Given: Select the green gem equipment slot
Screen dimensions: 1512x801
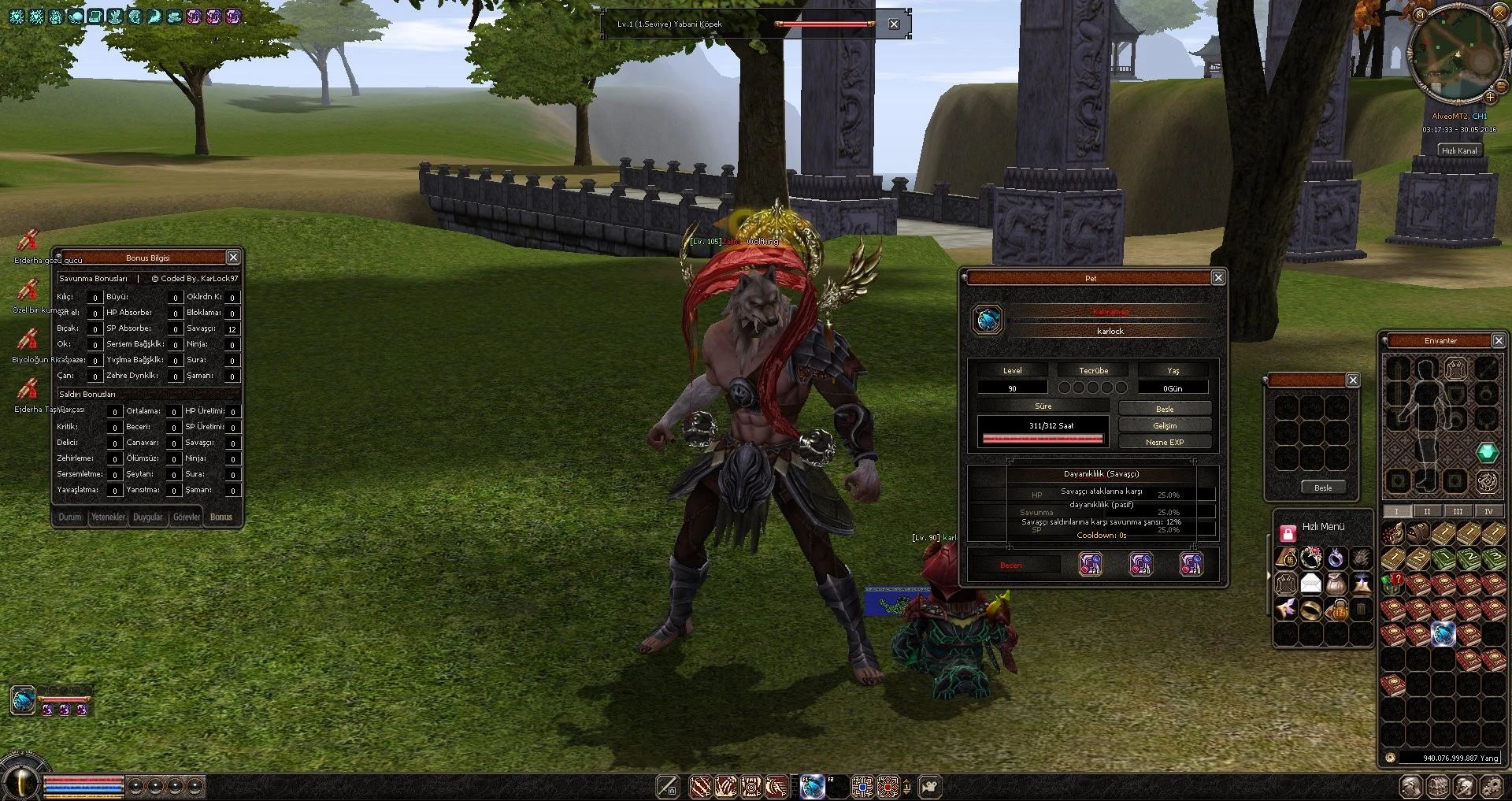Looking at the screenshot, I should [1487, 452].
